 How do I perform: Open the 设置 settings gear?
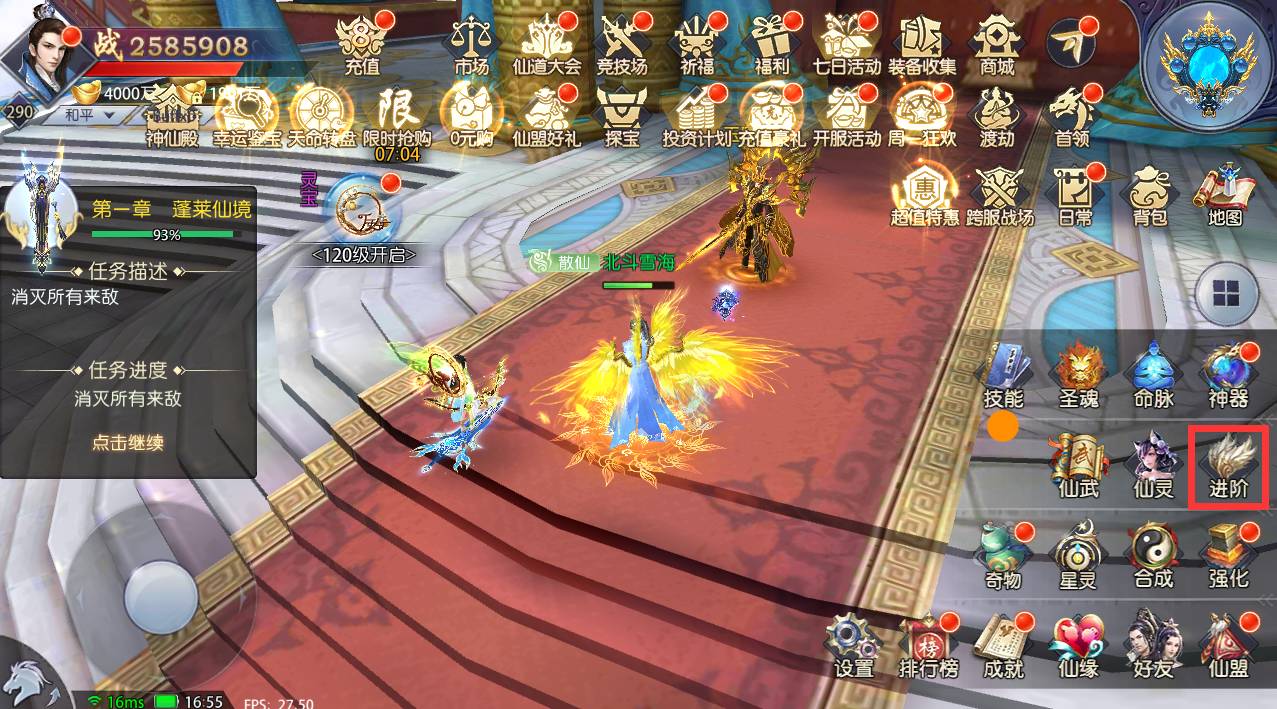click(x=854, y=645)
